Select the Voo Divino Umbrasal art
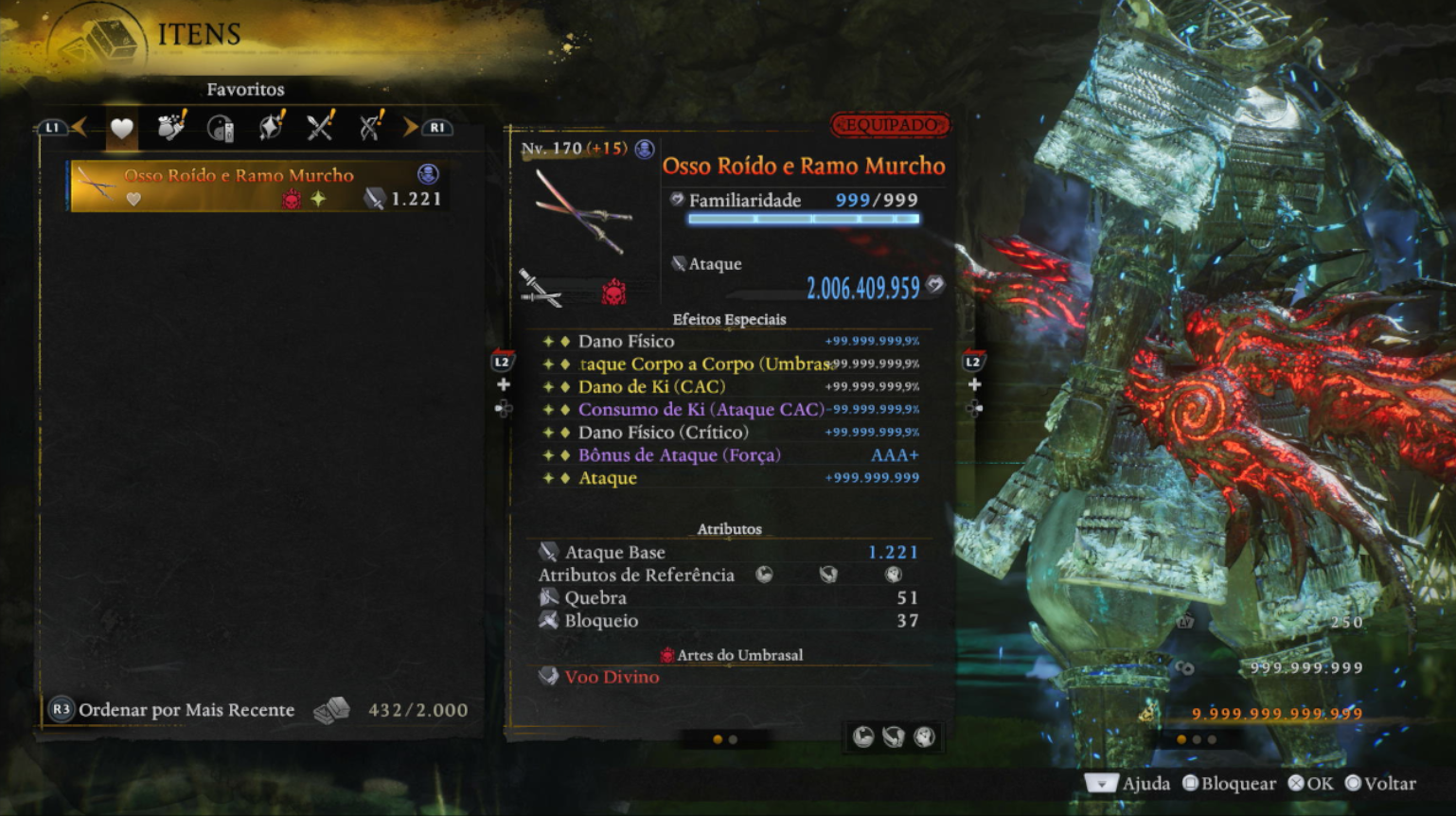 [612, 677]
